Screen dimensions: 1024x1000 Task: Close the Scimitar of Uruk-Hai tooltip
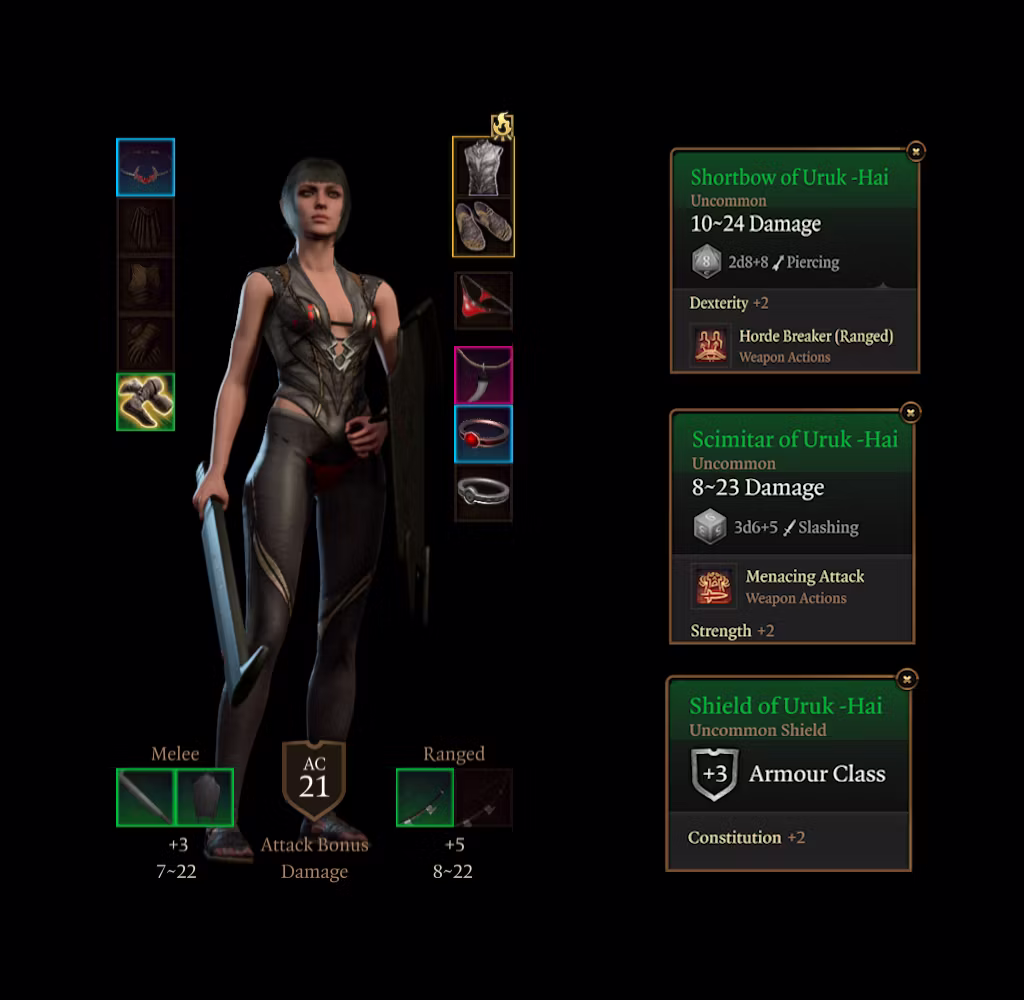[x=910, y=412]
